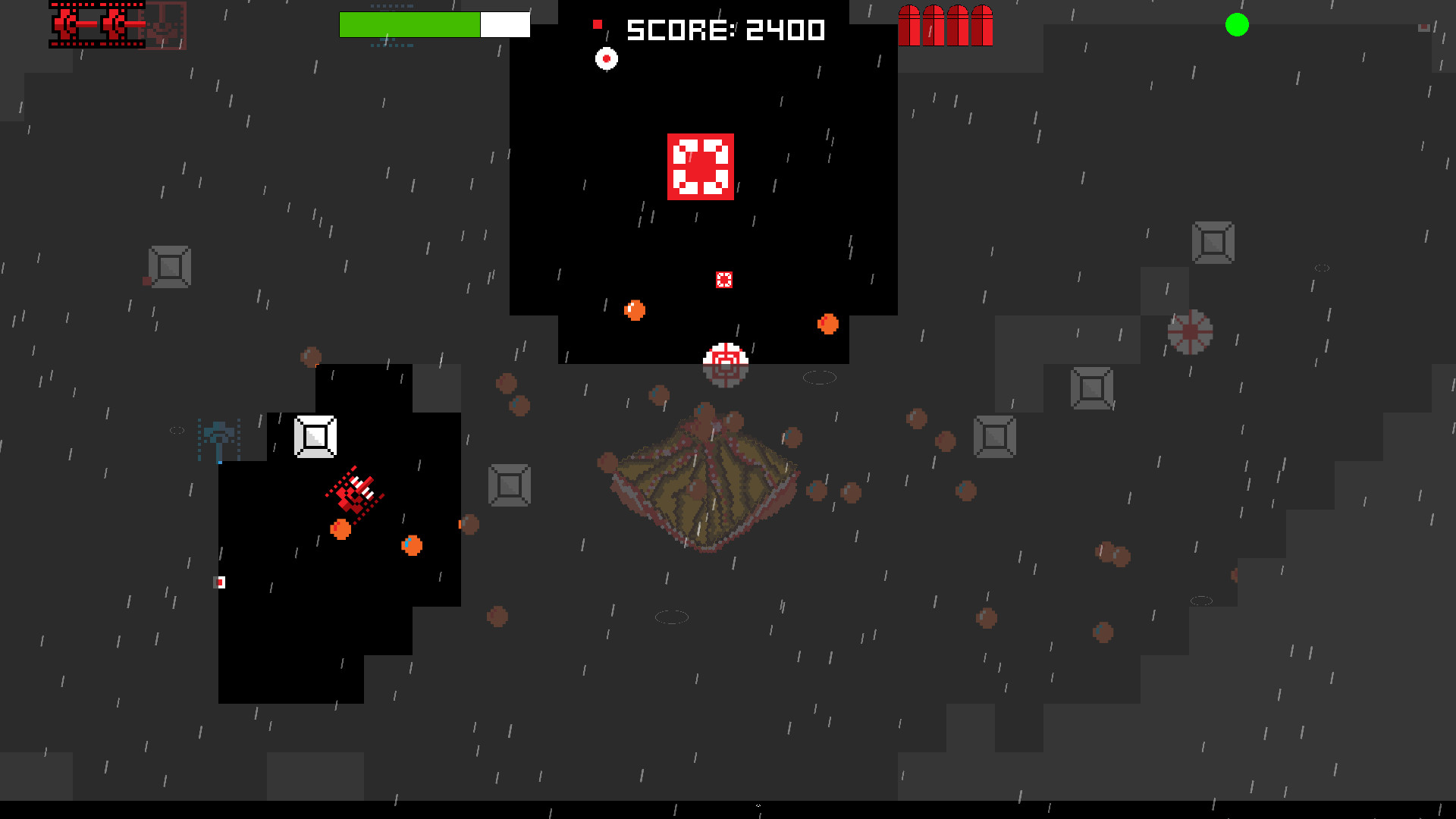Click the first red ammo shell in the HUD
Image resolution: width=1456 pixels, height=819 pixels.
tap(908, 24)
